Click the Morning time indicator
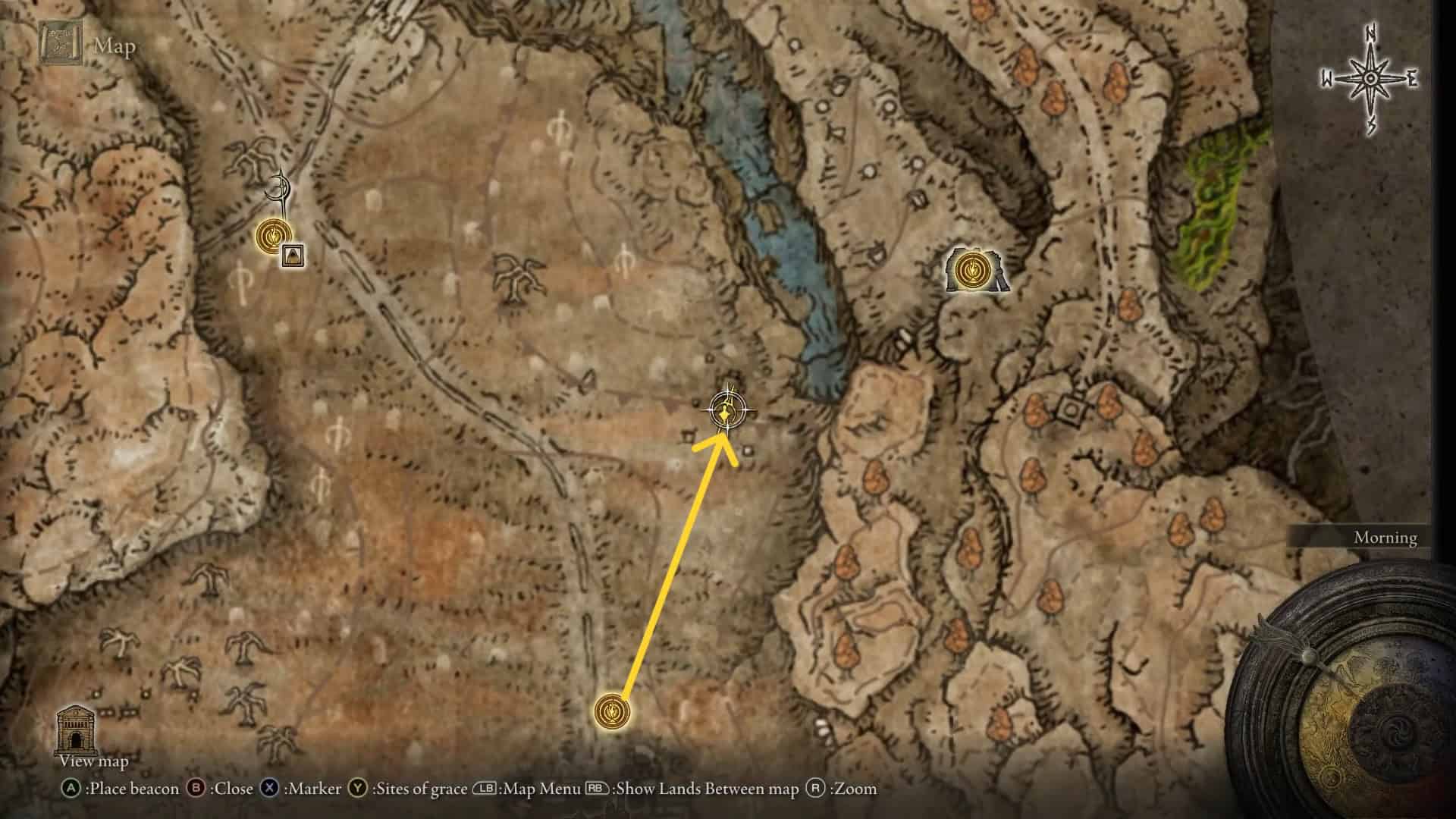This screenshot has height=819, width=1456. pyautogui.click(x=1385, y=538)
